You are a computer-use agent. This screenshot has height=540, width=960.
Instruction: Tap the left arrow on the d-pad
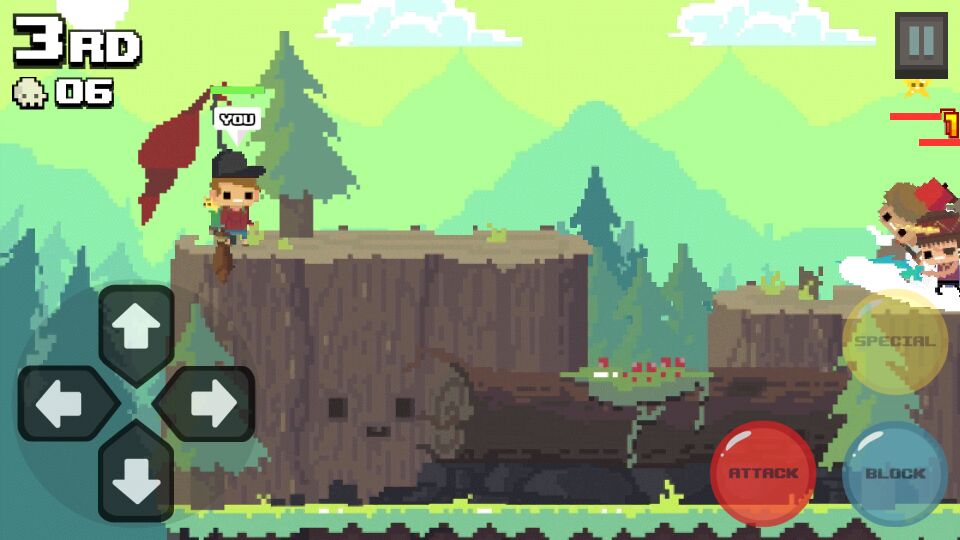pyautogui.click(x=62, y=404)
